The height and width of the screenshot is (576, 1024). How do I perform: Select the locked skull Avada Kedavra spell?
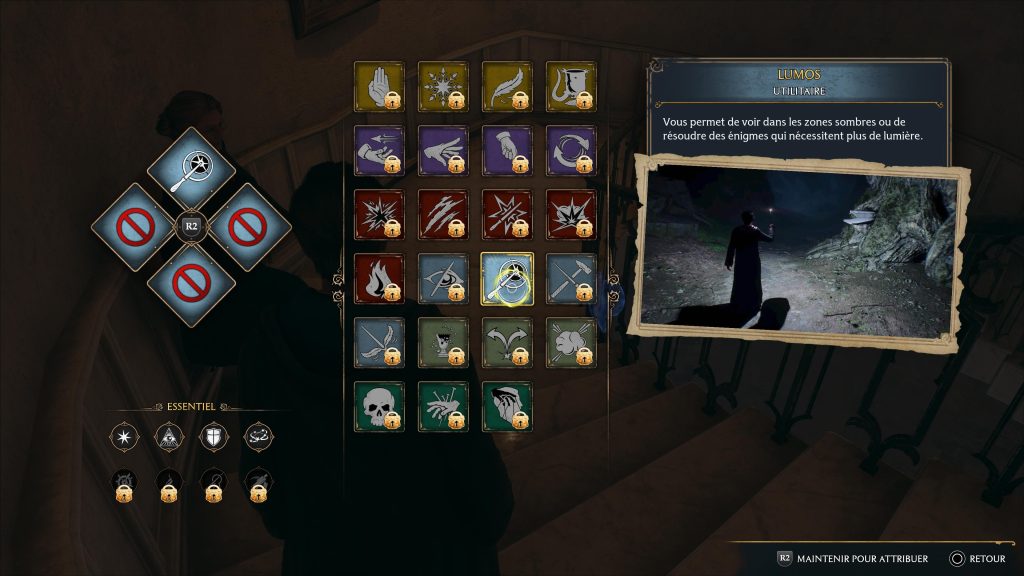(379, 406)
